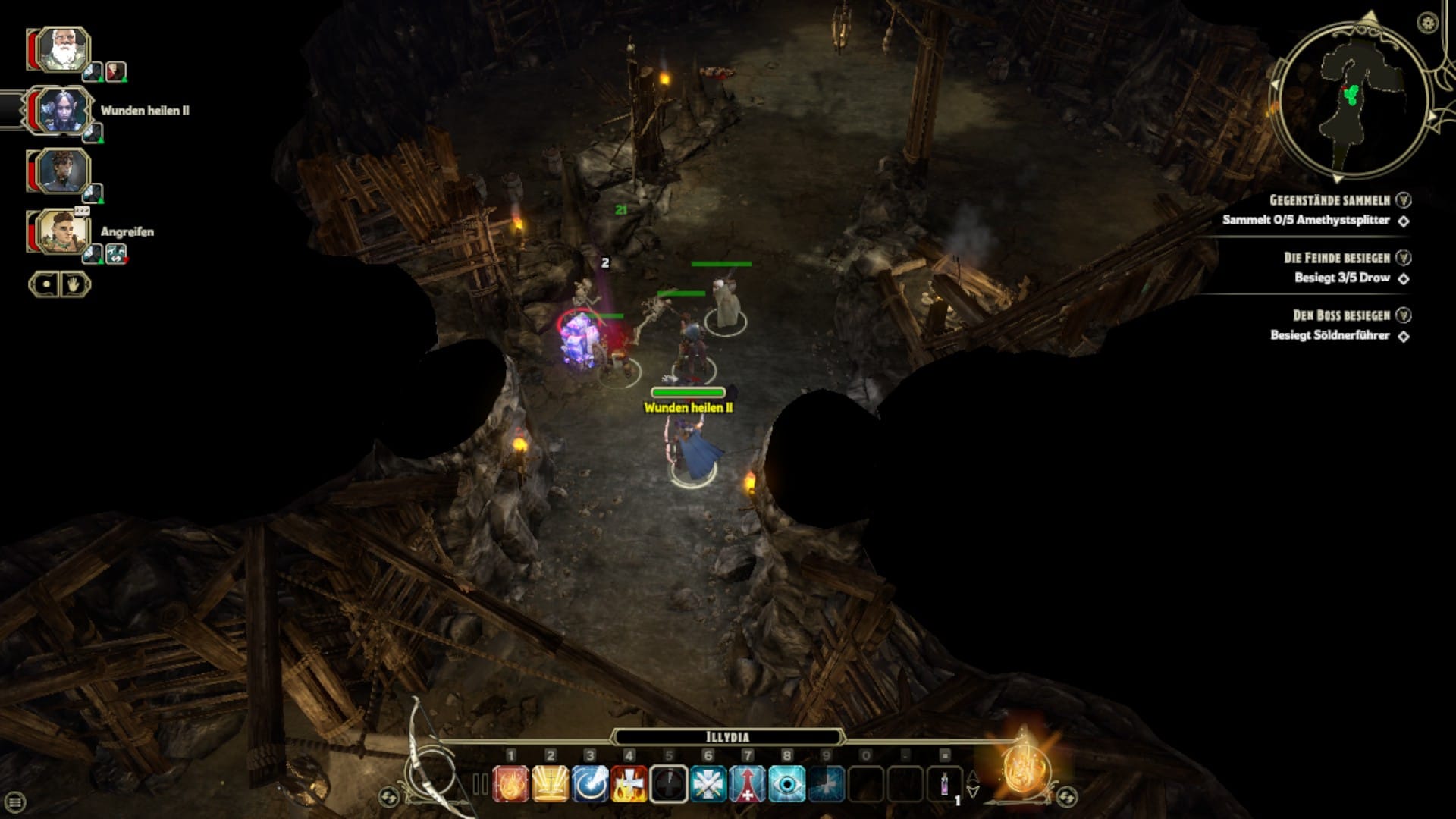This screenshot has height=819, width=1456.
Task: Open the menu button in the bottom-left corner
Action: click(x=14, y=802)
